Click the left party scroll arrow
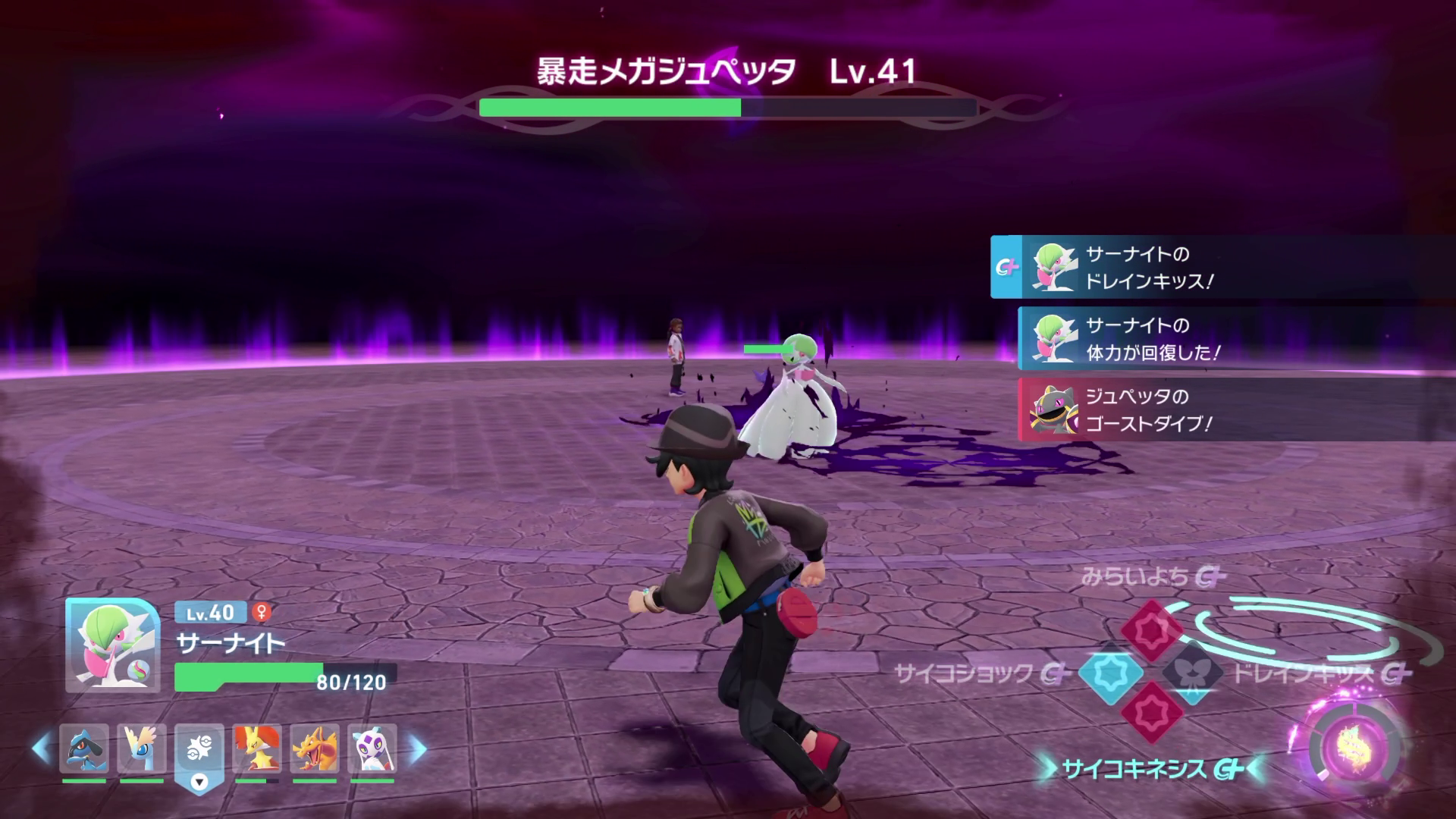The height and width of the screenshot is (819, 1456). point(41,748)
